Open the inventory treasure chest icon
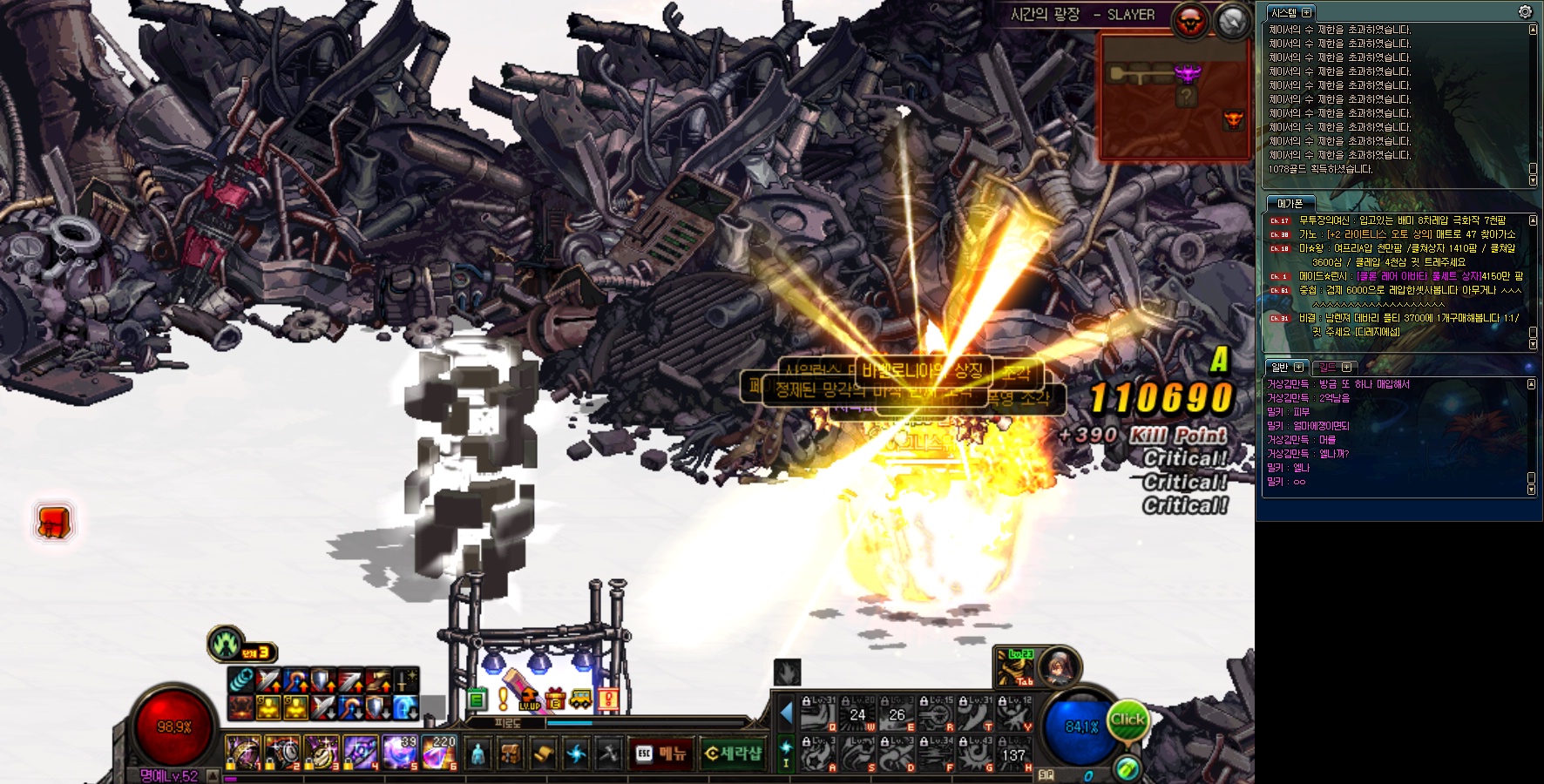The height and width of the screenshot is (784, 1544). [x=511, y=754]
